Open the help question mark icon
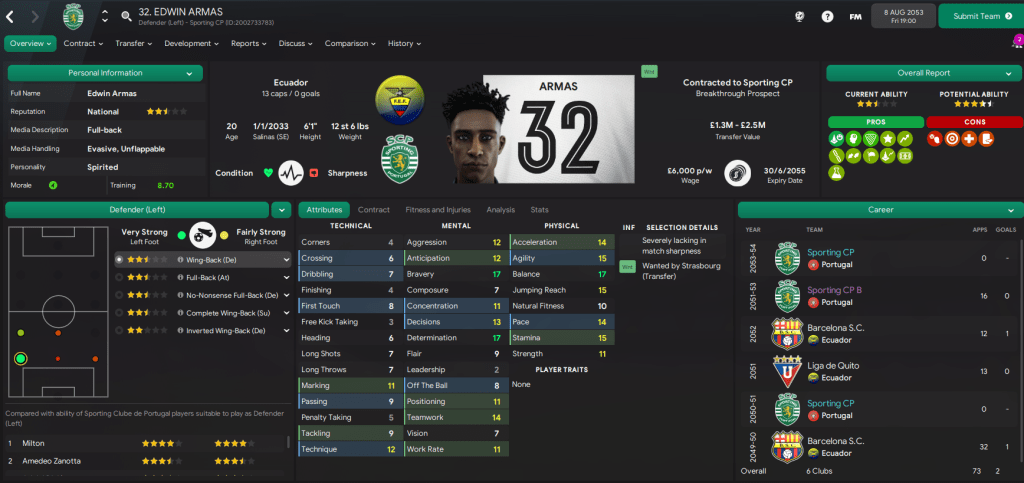The height and width of the screenshot is (483, 1024). 827,16
